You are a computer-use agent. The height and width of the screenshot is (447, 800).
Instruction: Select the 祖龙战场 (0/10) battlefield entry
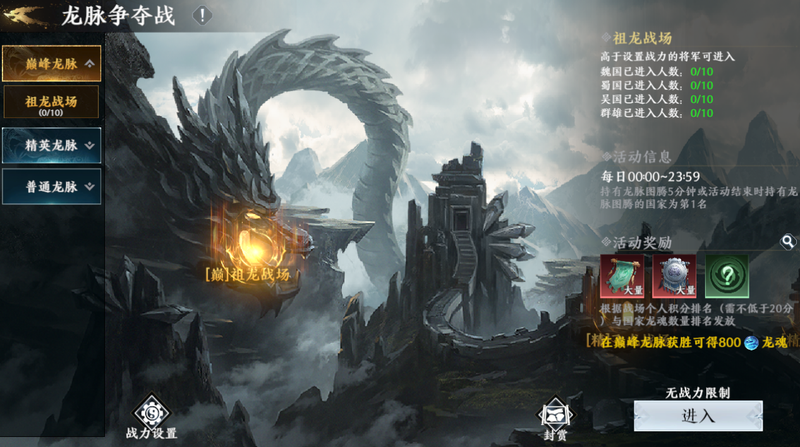[51, 105]
